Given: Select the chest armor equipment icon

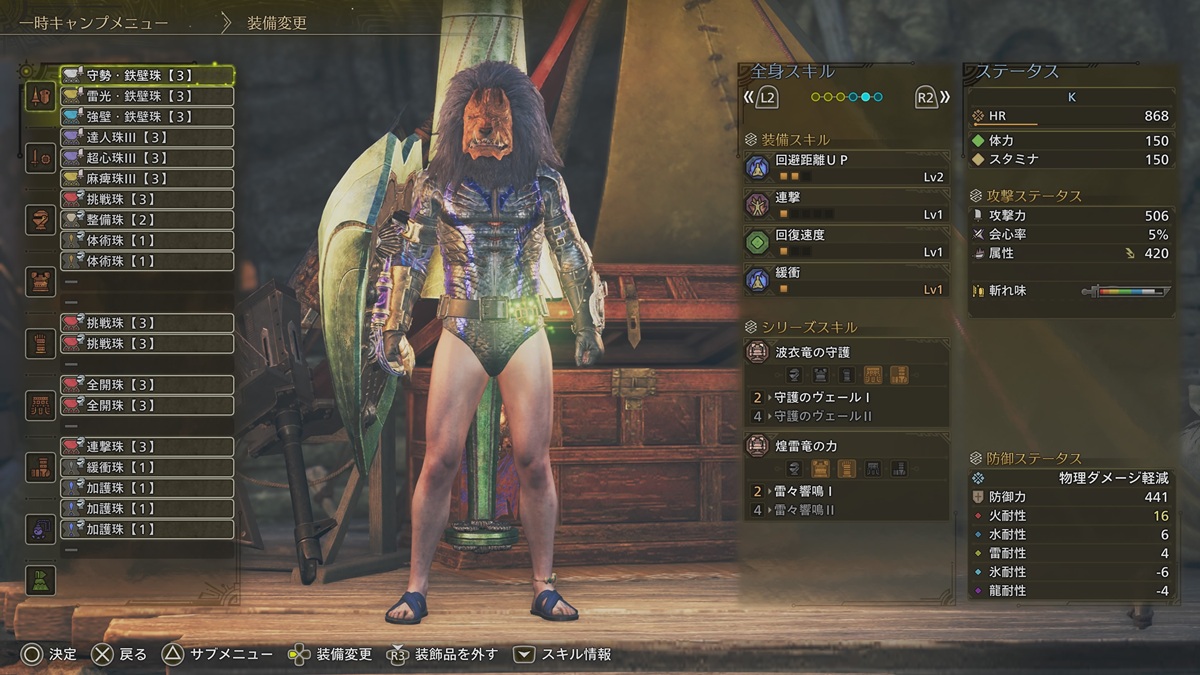Looking at the screenshot, I should [41, 282].
